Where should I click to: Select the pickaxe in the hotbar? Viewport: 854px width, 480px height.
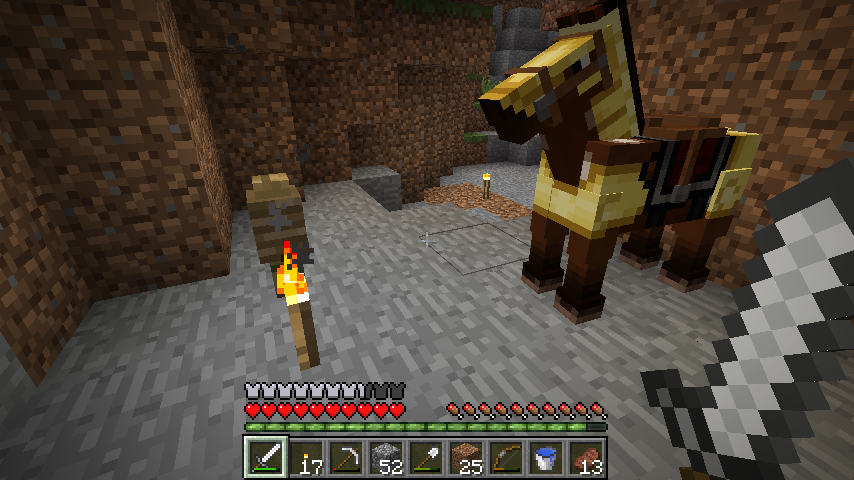coord(346,458)
